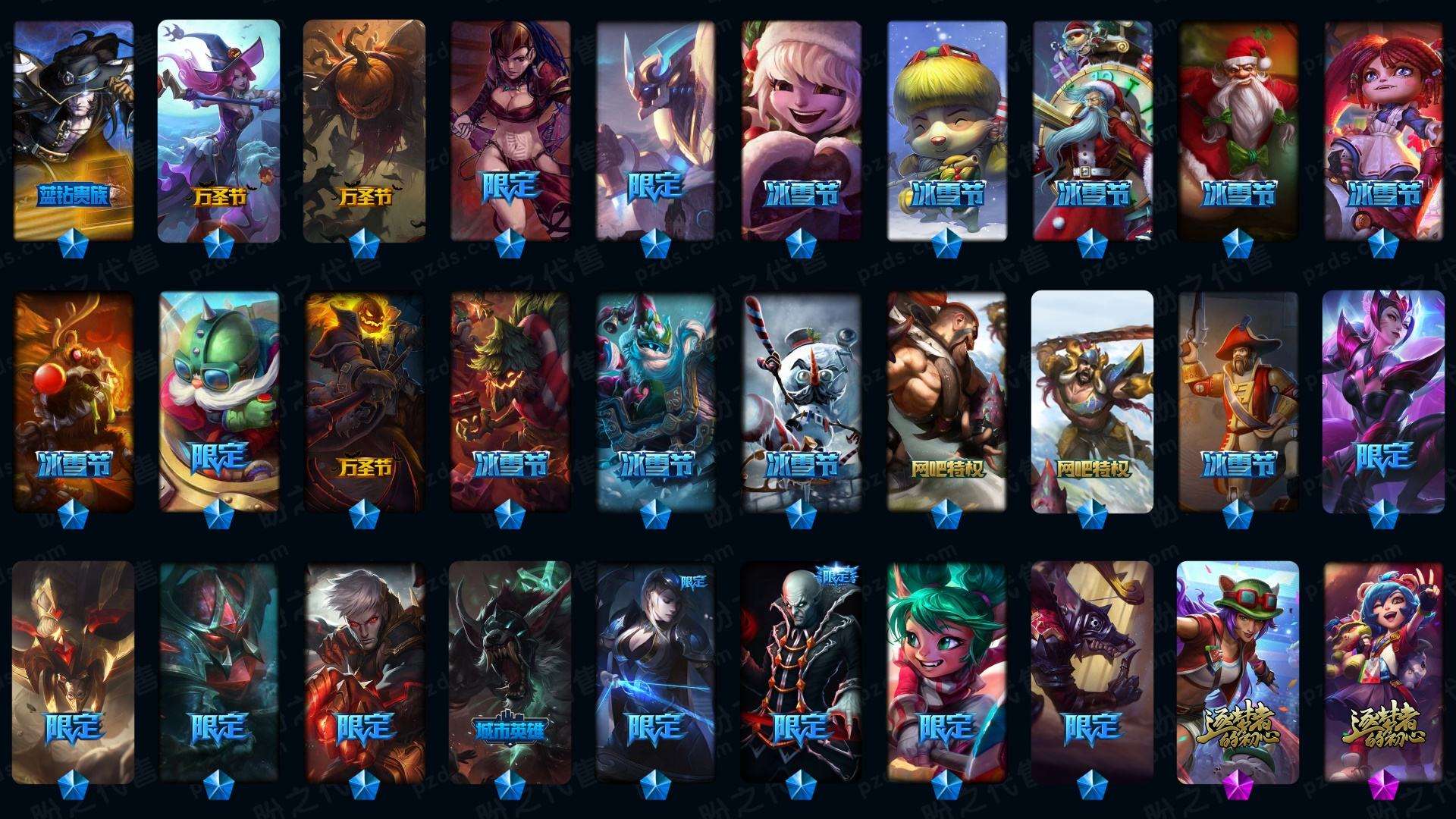Select the 蓝钻贵族 card with hat-wearing gunslinger
1456x819 pixels.
(74, 129)
